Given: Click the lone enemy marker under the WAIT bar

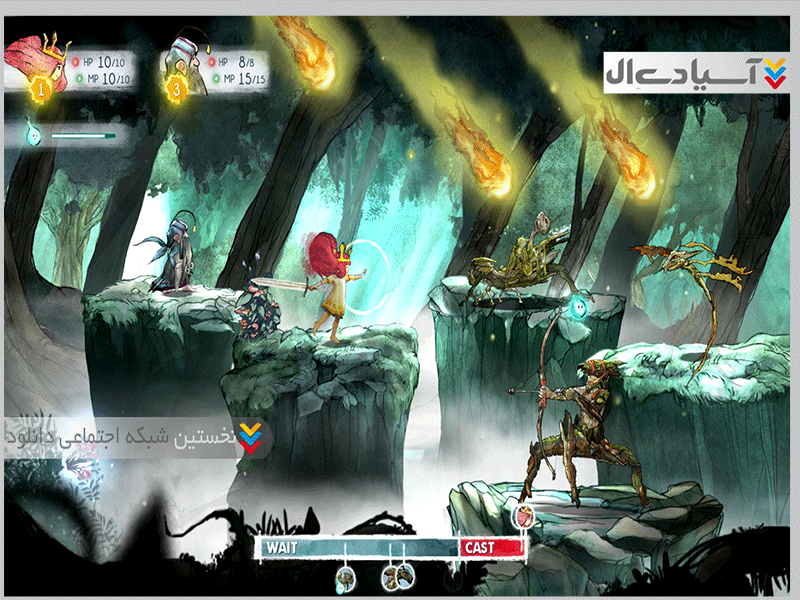Looking at the screenshot, I should click(345, 576).
